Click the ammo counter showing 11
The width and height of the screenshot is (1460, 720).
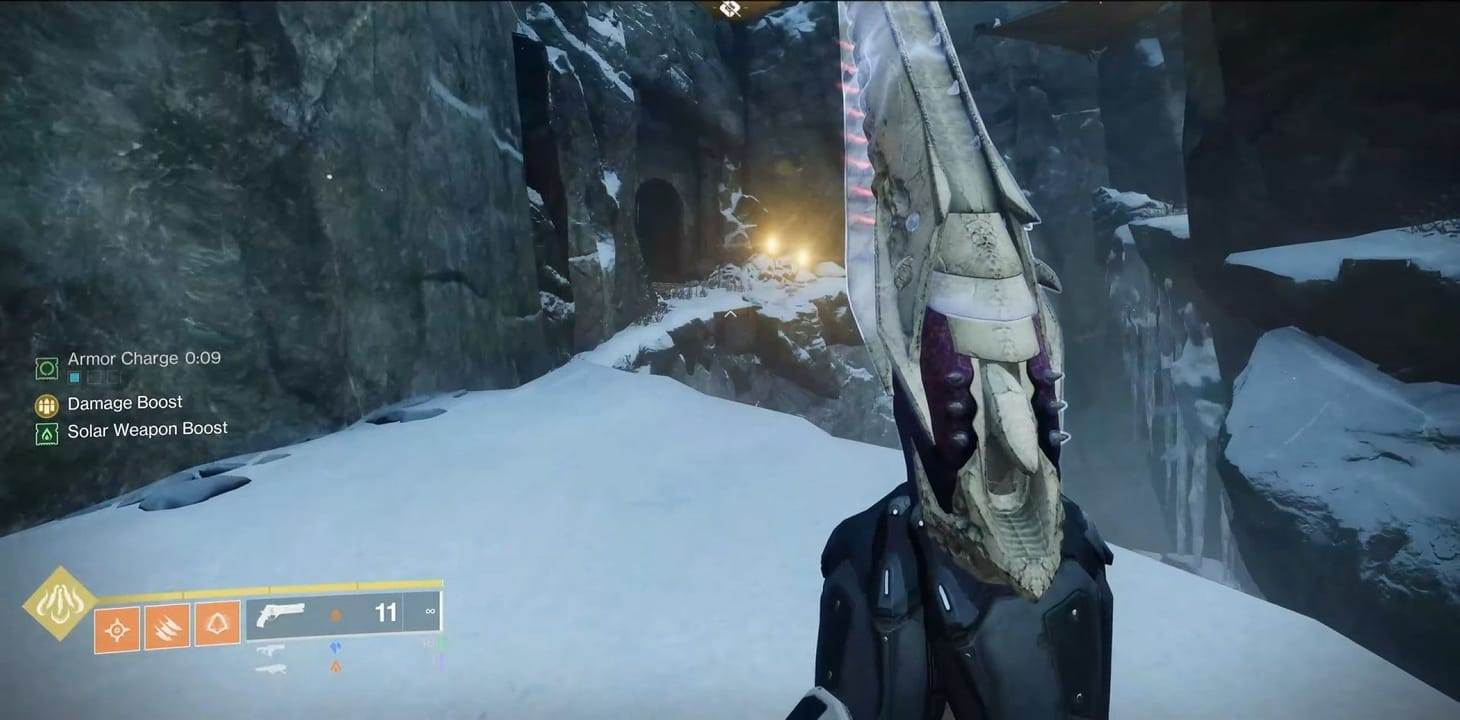(386, 613)
